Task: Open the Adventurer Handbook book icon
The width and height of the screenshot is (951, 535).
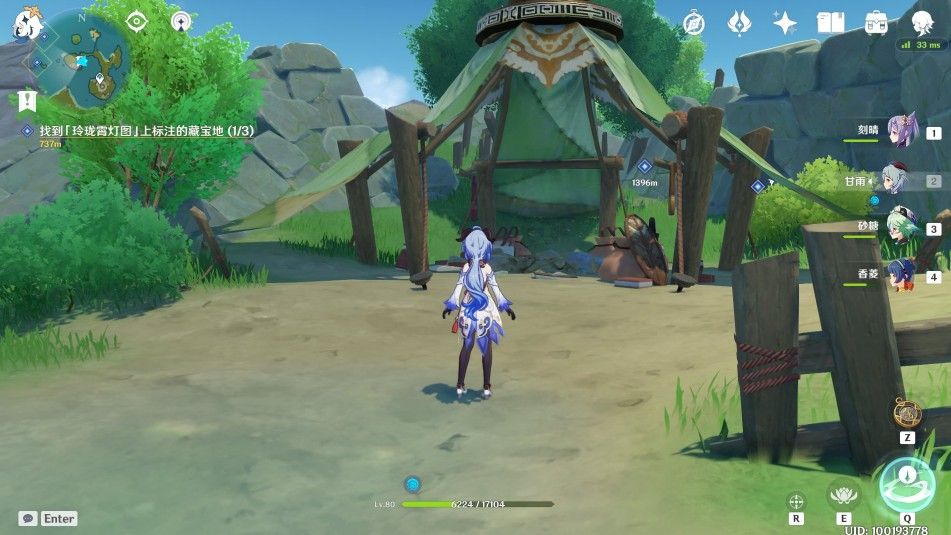Action: pyautogui.click(x=831, y=23)
